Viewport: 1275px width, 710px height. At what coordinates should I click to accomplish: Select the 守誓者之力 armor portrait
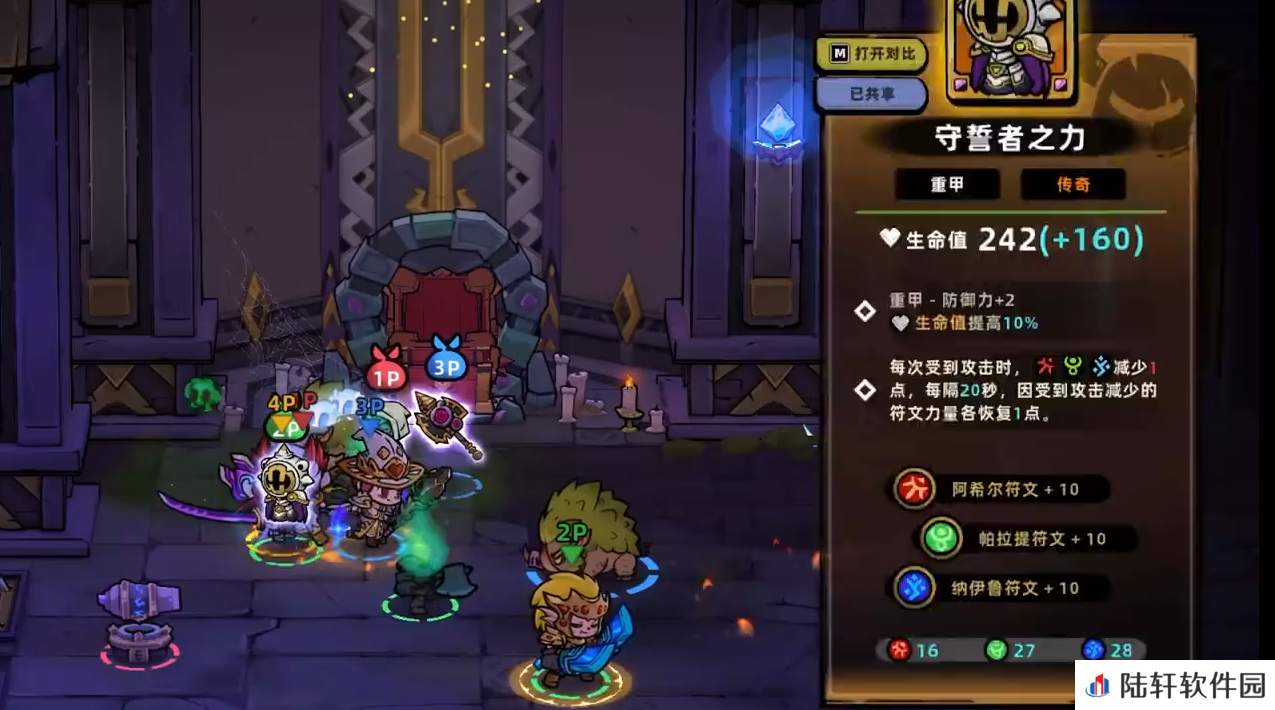pos(1010,50)
